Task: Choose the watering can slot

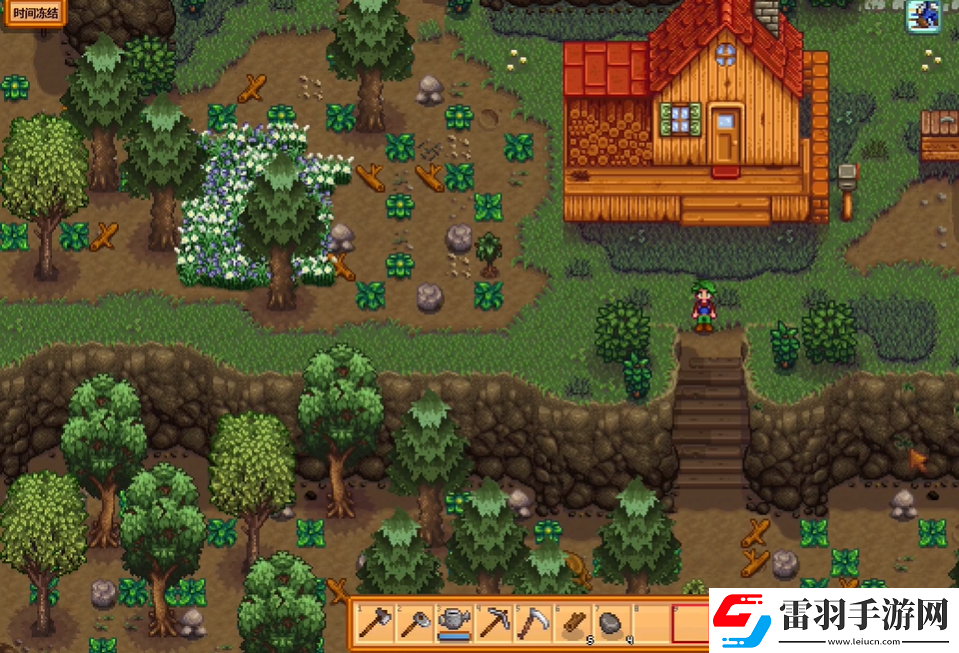Action: (x=453, y=624)
